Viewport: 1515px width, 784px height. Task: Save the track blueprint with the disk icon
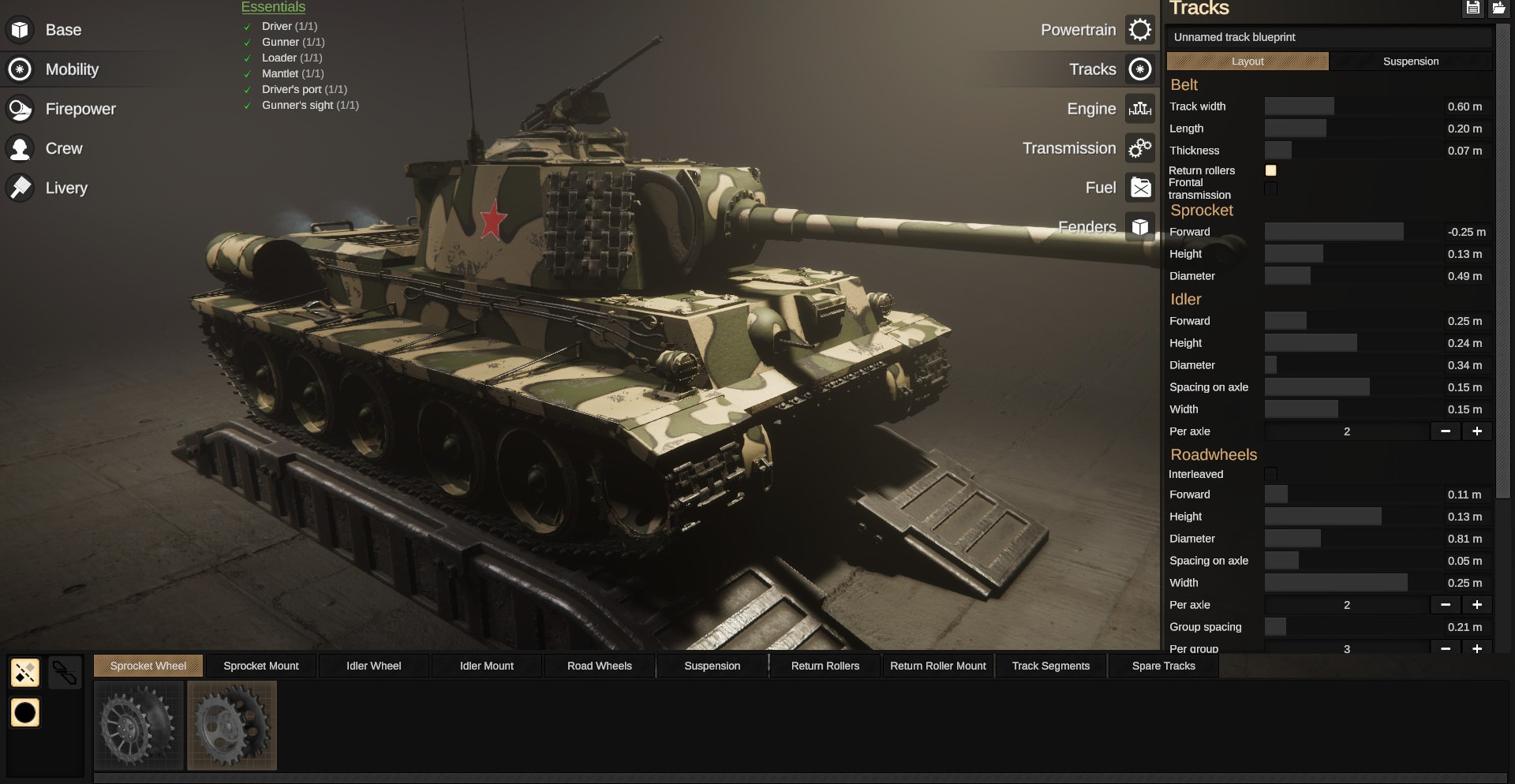pyautogui.click(x=1472, y=8)
